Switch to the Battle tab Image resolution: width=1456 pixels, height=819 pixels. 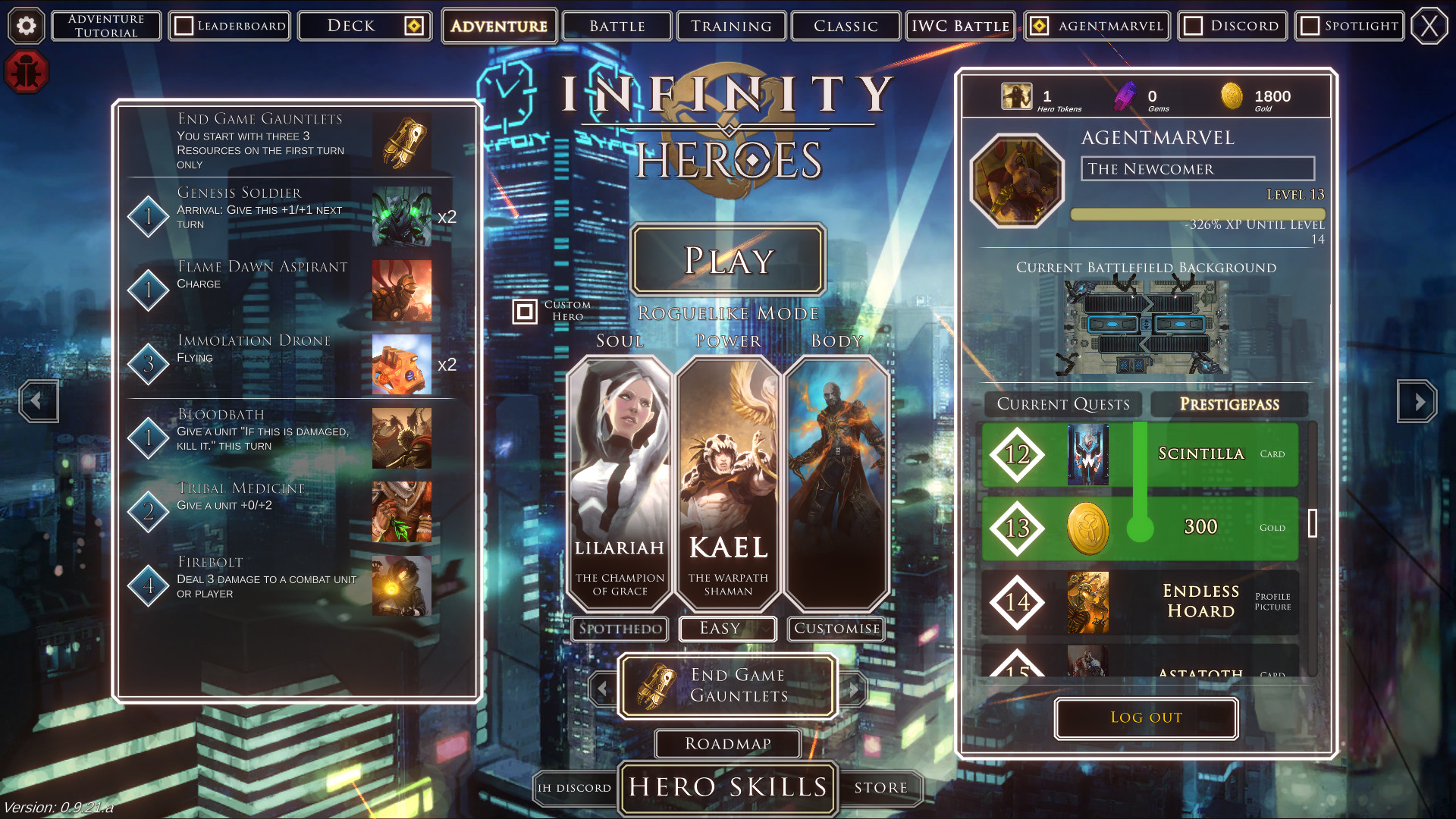pos(617,25)
